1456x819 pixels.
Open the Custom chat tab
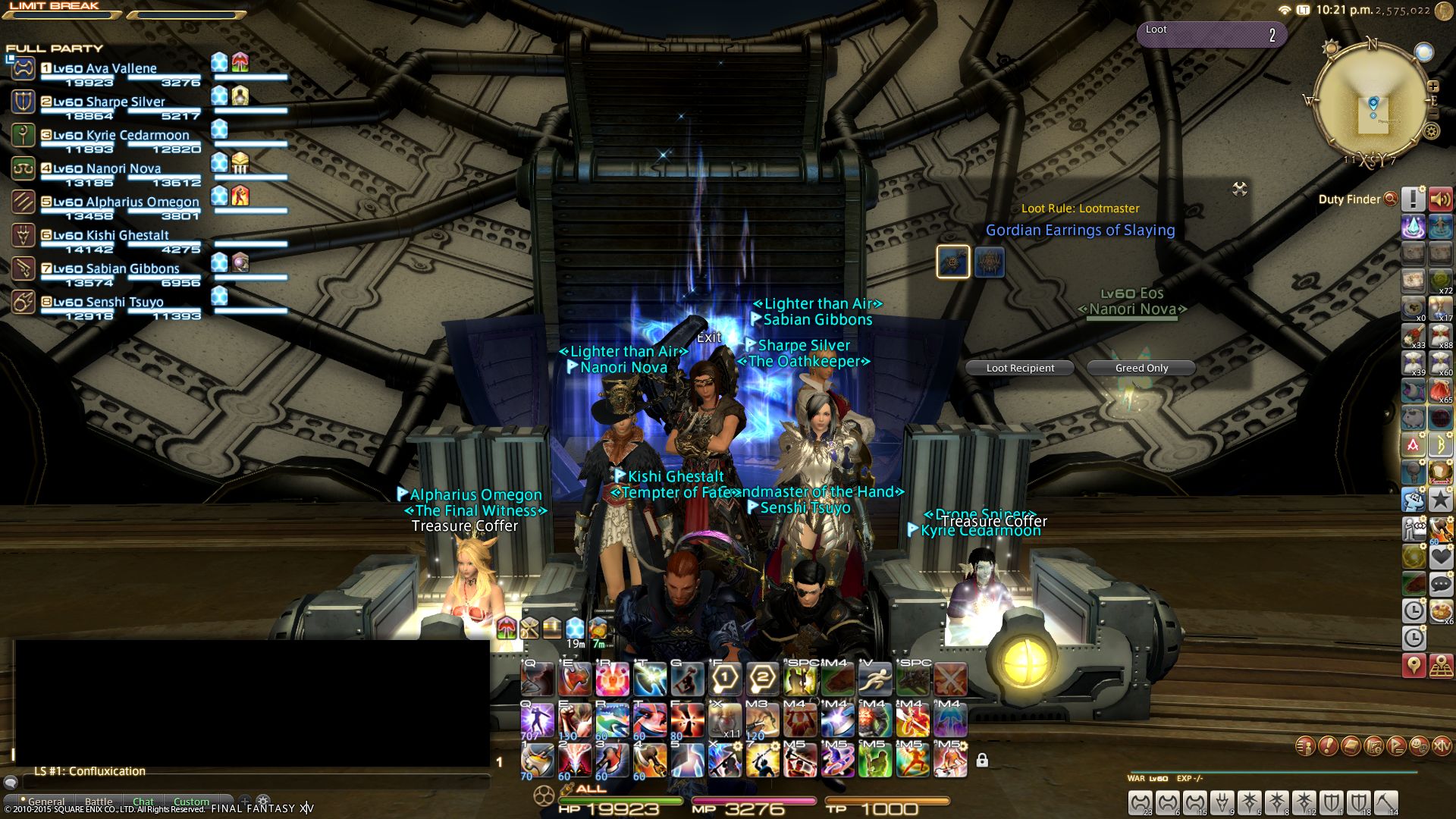(191, 802)
